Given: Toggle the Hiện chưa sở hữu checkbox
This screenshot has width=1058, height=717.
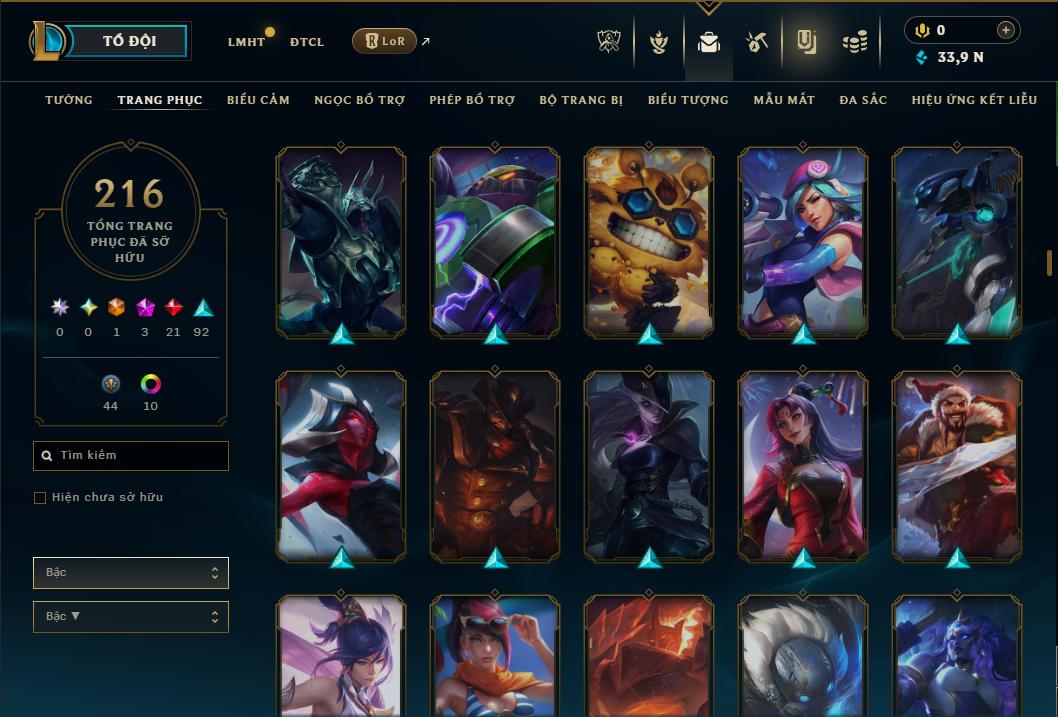Looking at the screenshot, I should click(x=40, y=498).
